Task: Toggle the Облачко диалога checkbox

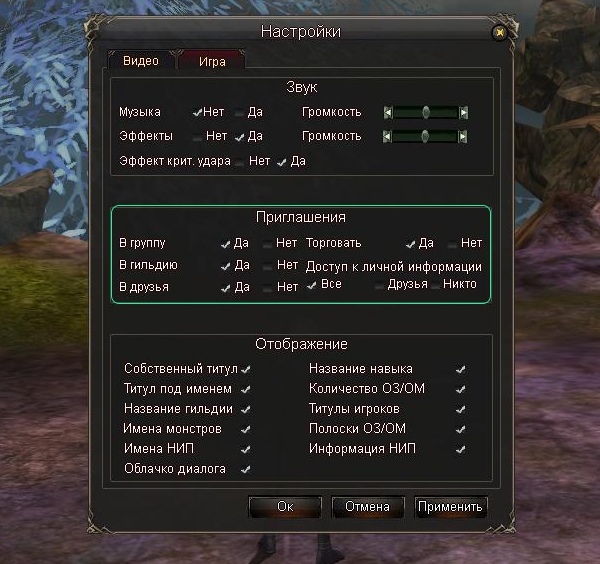Action: point(246,469)
